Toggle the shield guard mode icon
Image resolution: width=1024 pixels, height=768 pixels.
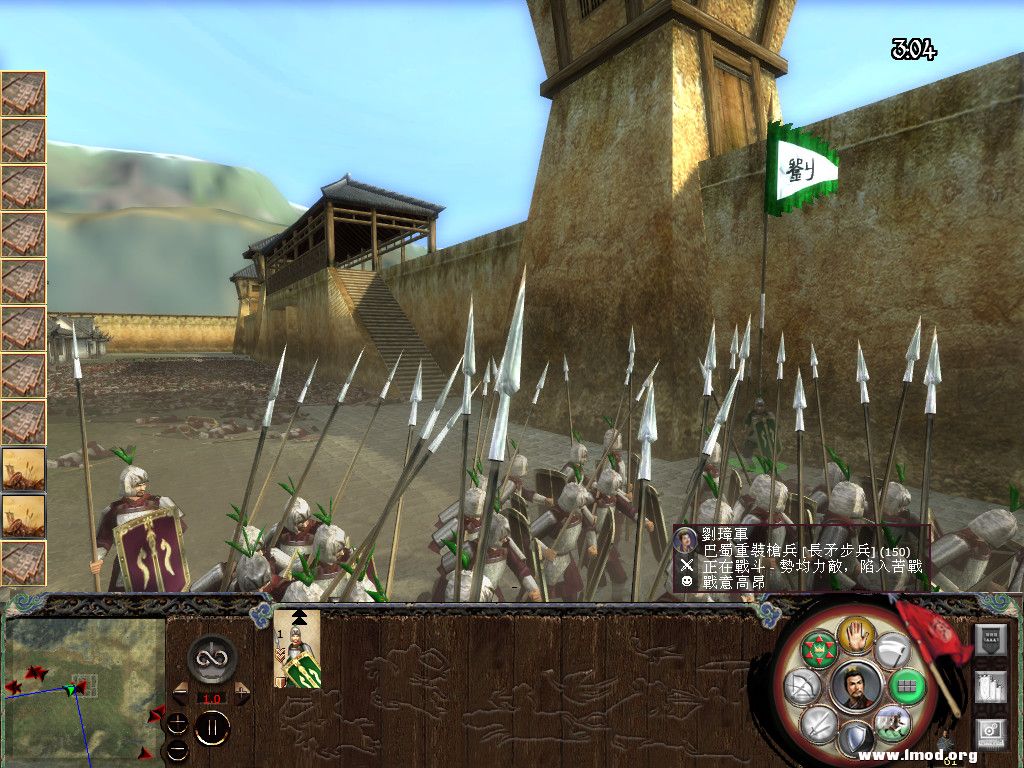tap(856, 740)
